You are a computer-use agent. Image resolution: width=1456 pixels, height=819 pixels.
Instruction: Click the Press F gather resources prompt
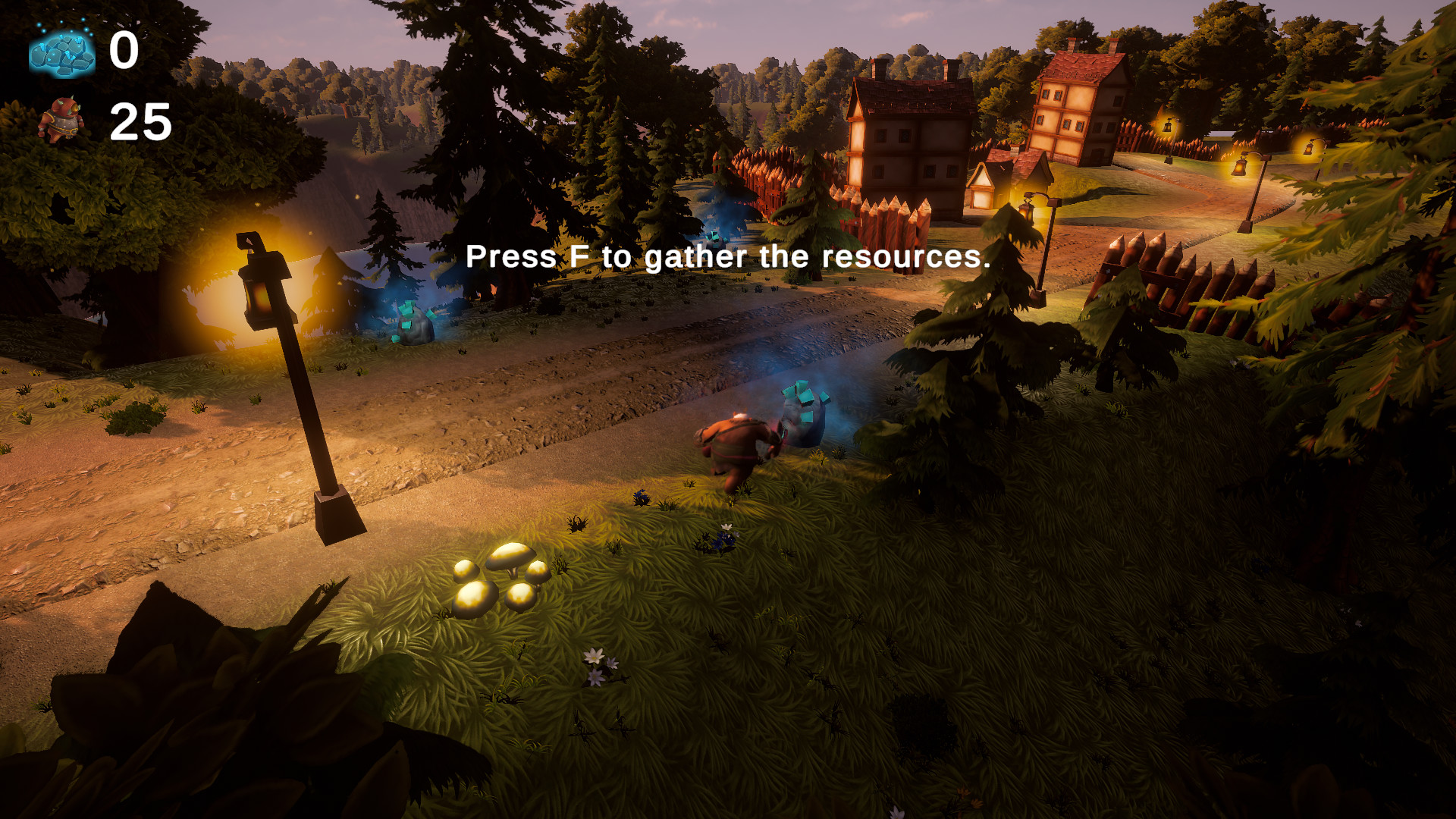(x=728, y=258)
